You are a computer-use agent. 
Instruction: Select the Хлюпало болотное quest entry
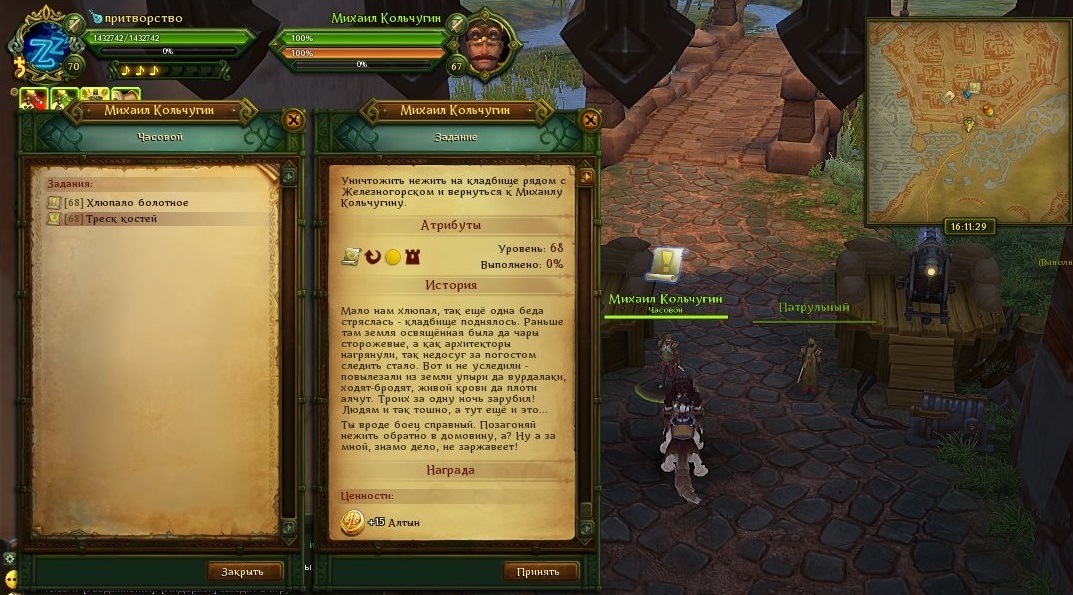(137, 203)
